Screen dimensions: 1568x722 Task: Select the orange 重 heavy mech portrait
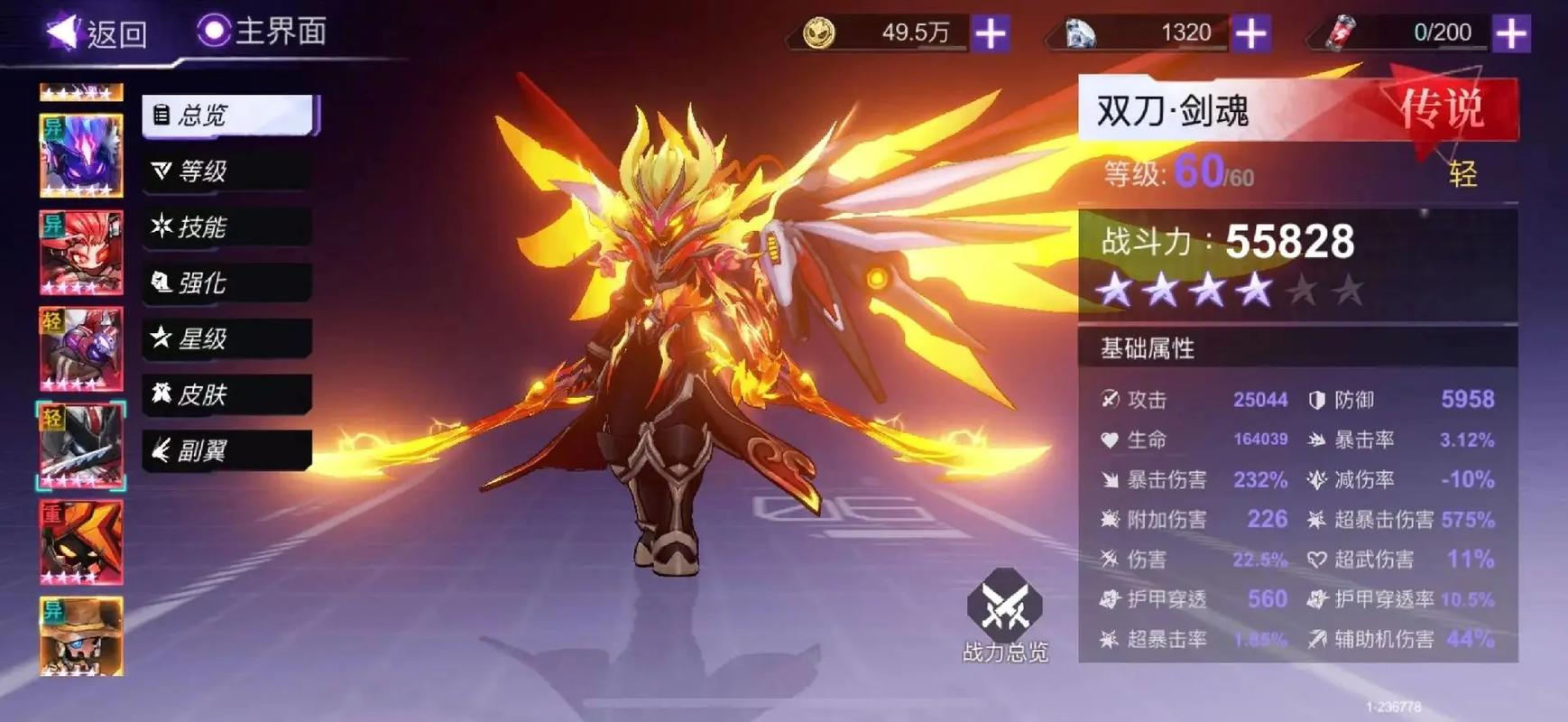(81, 542)
